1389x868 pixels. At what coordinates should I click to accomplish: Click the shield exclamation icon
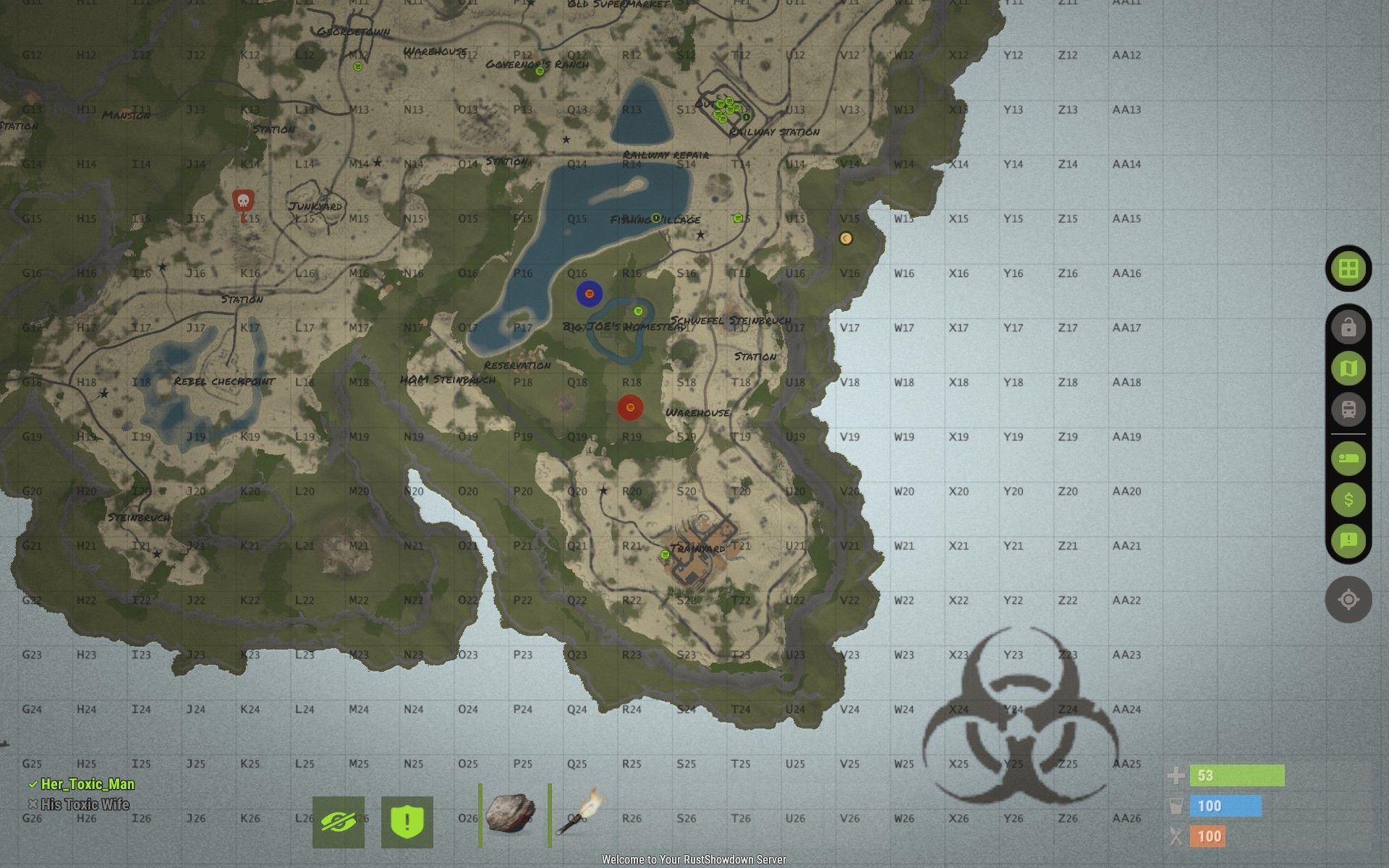pyautogui.click(x=407, y=822)
